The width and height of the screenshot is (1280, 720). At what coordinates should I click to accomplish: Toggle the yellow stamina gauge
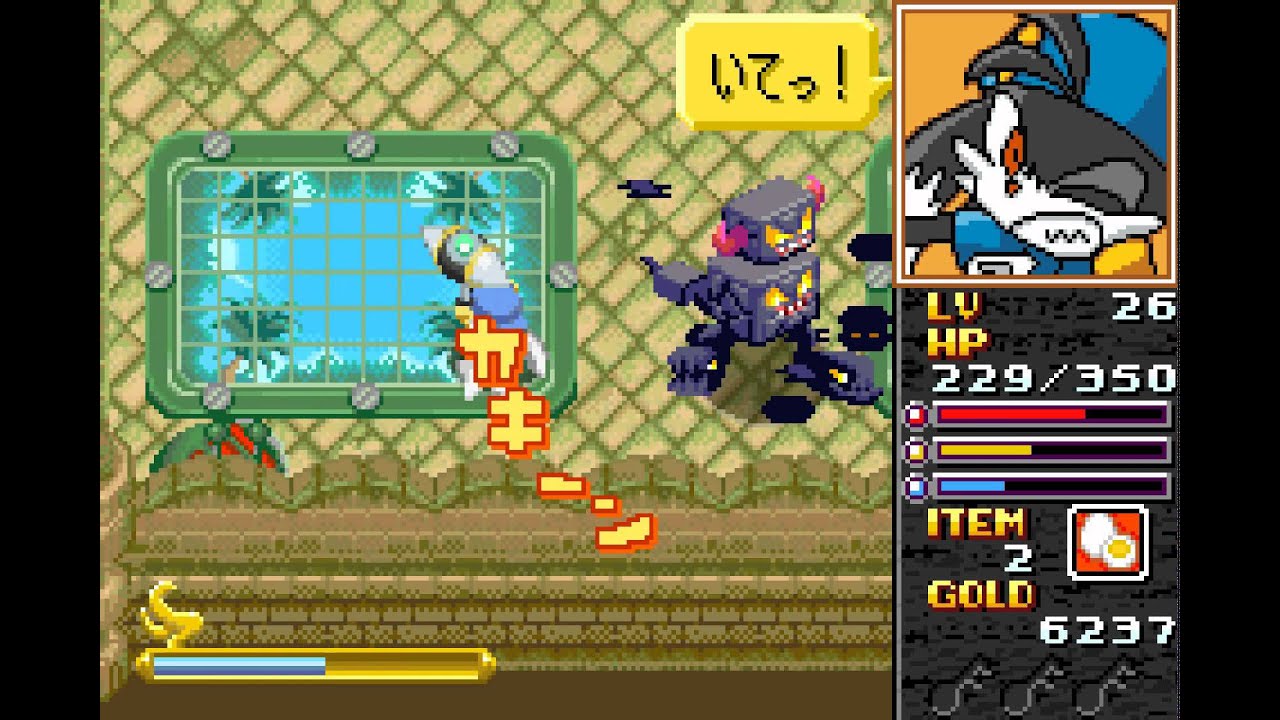coord(1050,450)
